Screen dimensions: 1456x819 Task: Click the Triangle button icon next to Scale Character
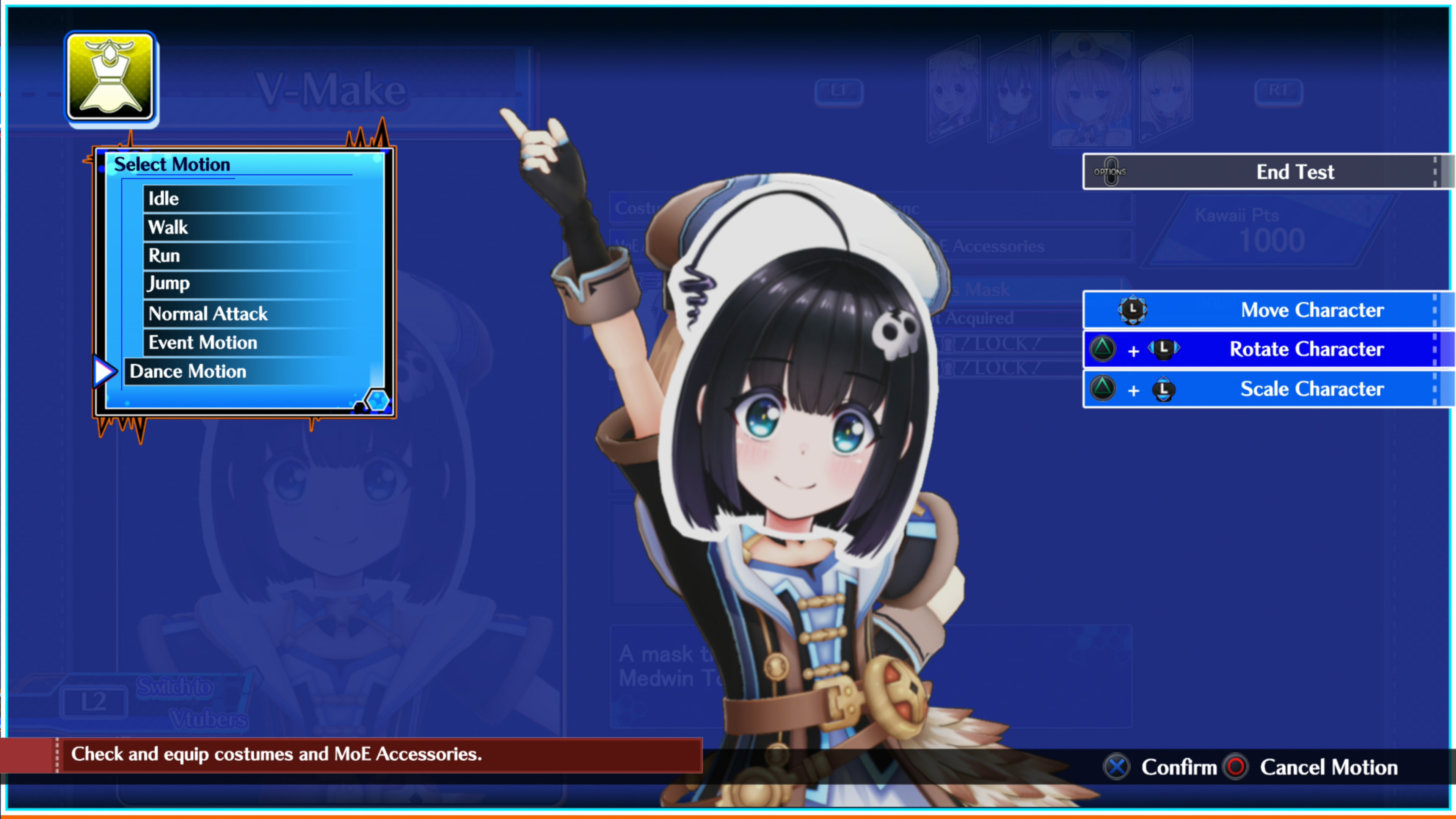(1102, 389)
